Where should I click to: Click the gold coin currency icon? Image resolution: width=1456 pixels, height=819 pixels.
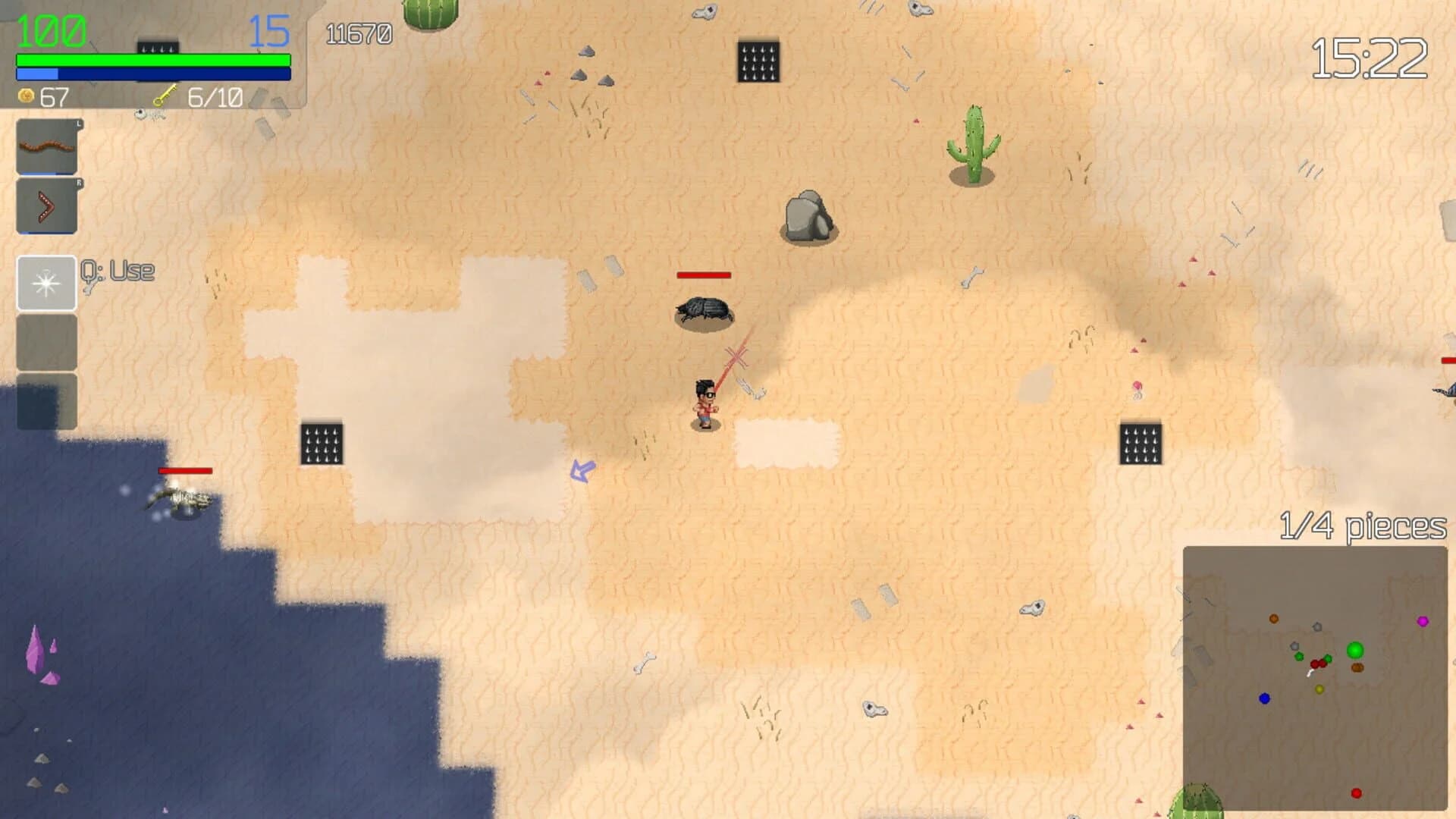25,96
